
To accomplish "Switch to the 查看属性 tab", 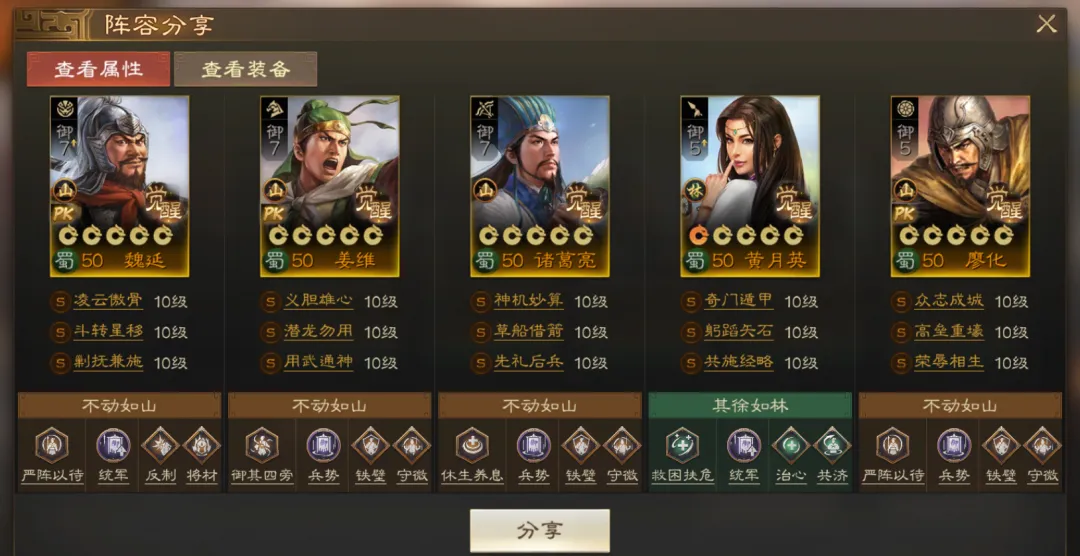I will click(x=98, y=69).
